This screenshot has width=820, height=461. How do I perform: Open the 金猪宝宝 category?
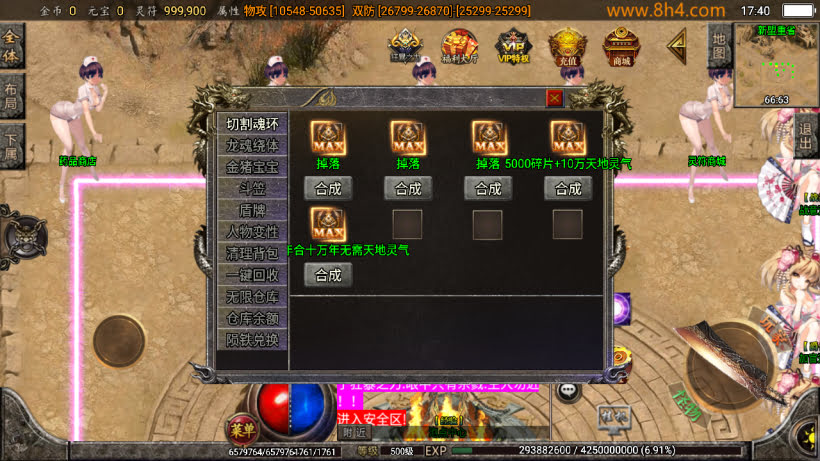(x=252, y=167)
